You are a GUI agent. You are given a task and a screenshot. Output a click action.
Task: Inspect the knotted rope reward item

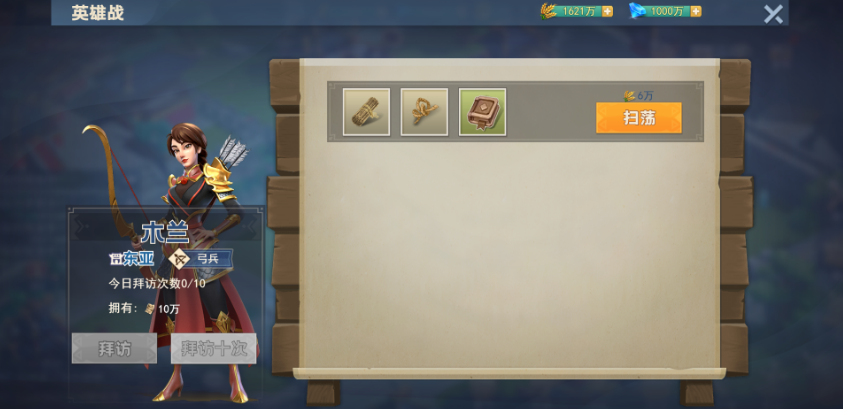click(424, 112)
